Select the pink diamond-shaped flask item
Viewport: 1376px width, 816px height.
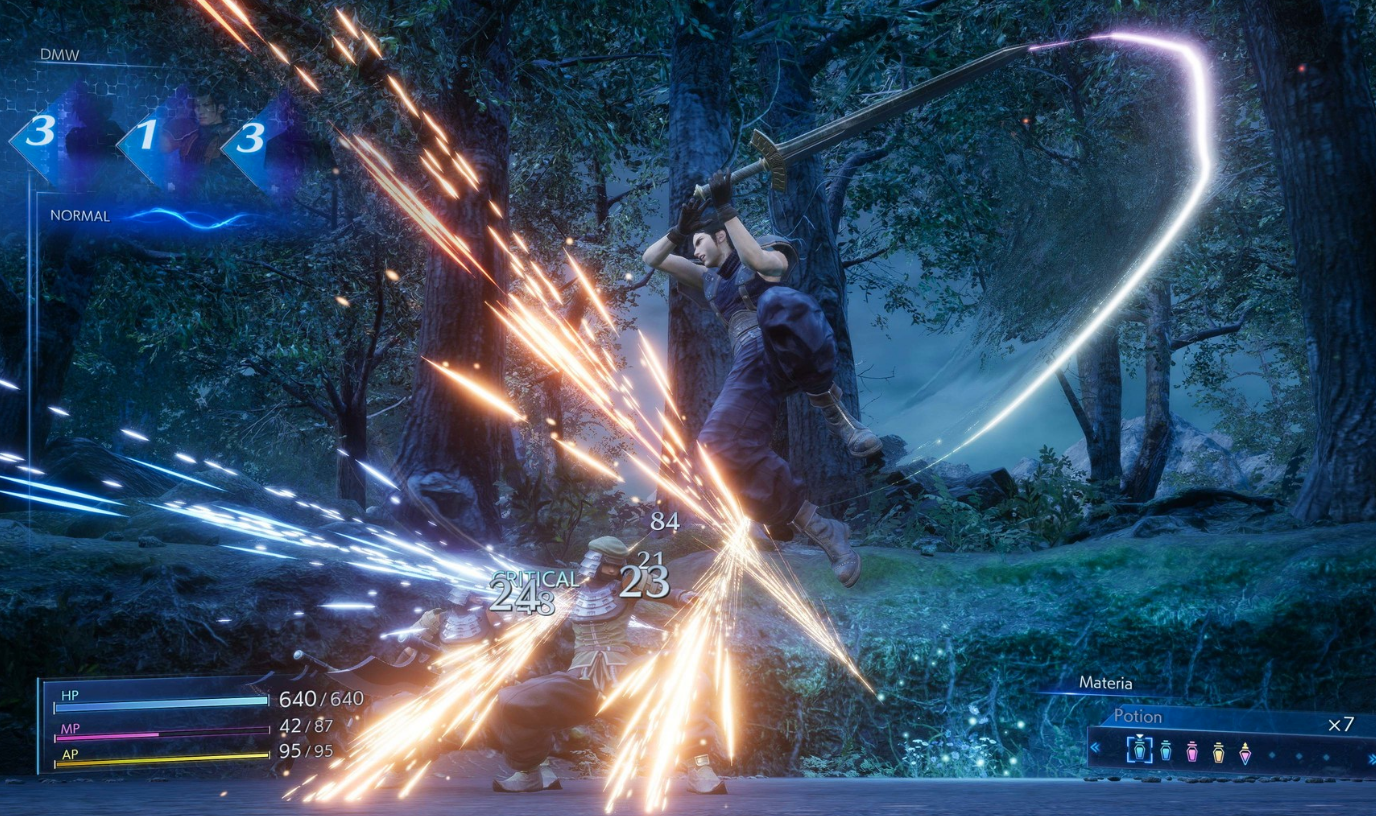(1244, 752)
